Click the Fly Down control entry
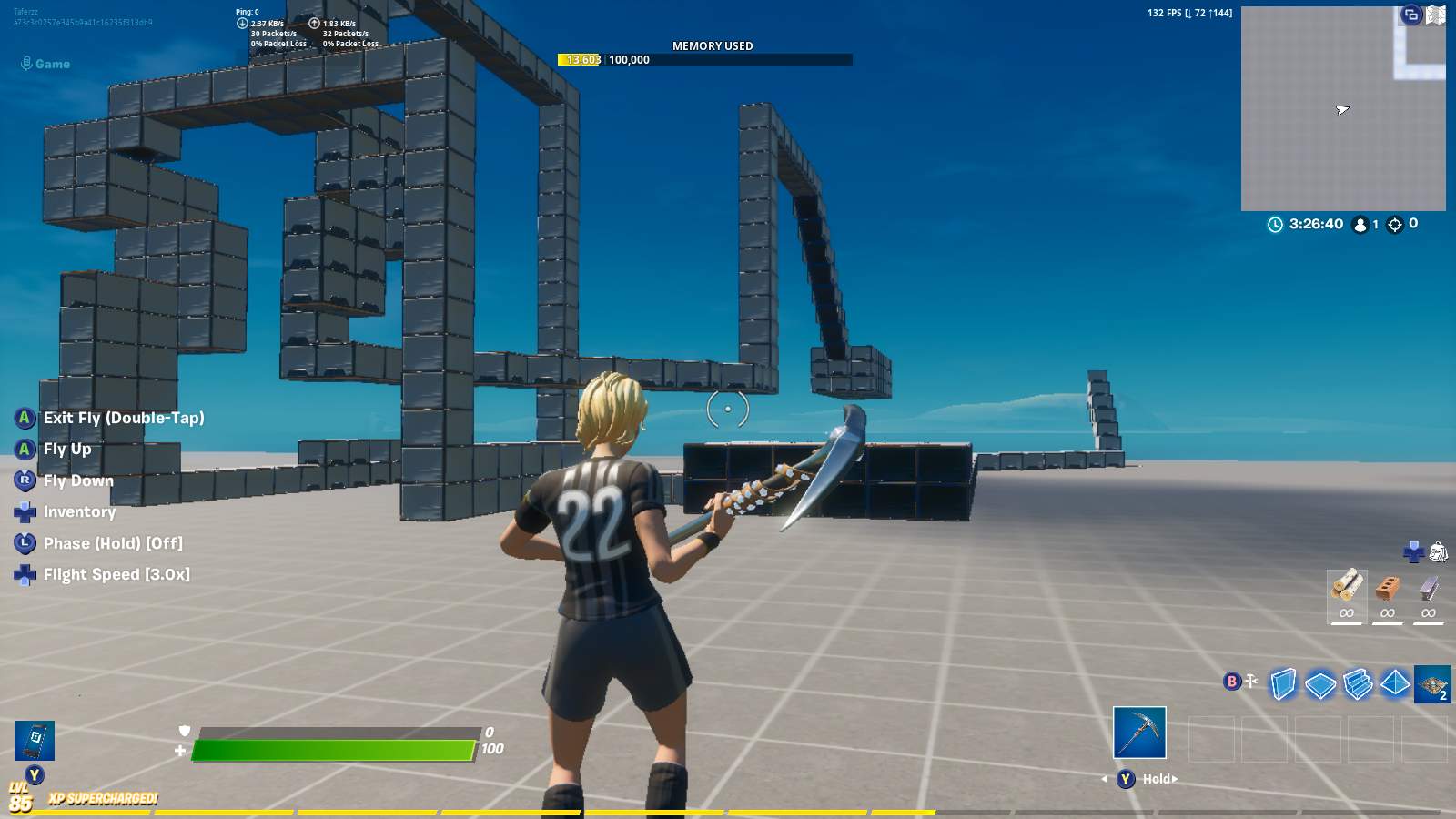 click(x=77, y=480)
